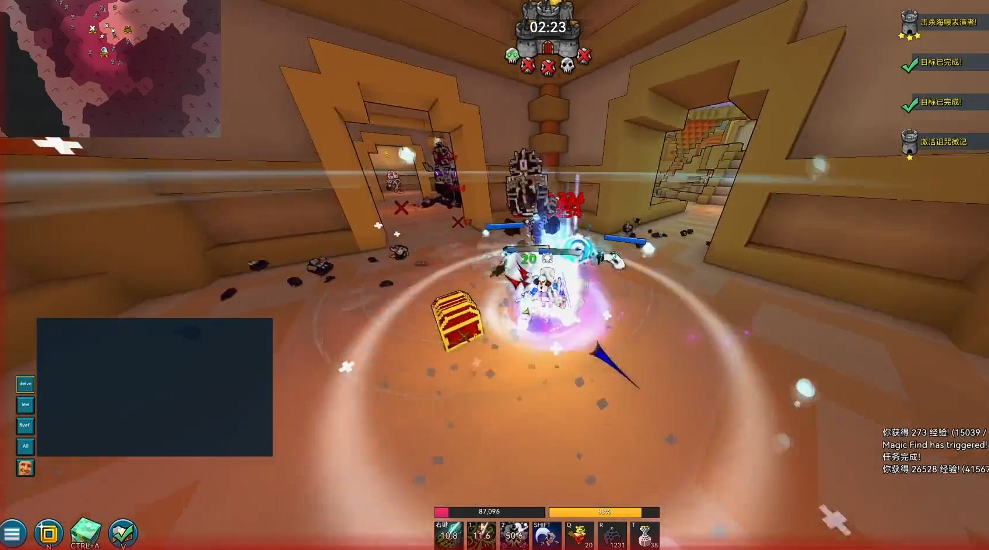Select the R bomb slot showing 1231

coord(613,535)
